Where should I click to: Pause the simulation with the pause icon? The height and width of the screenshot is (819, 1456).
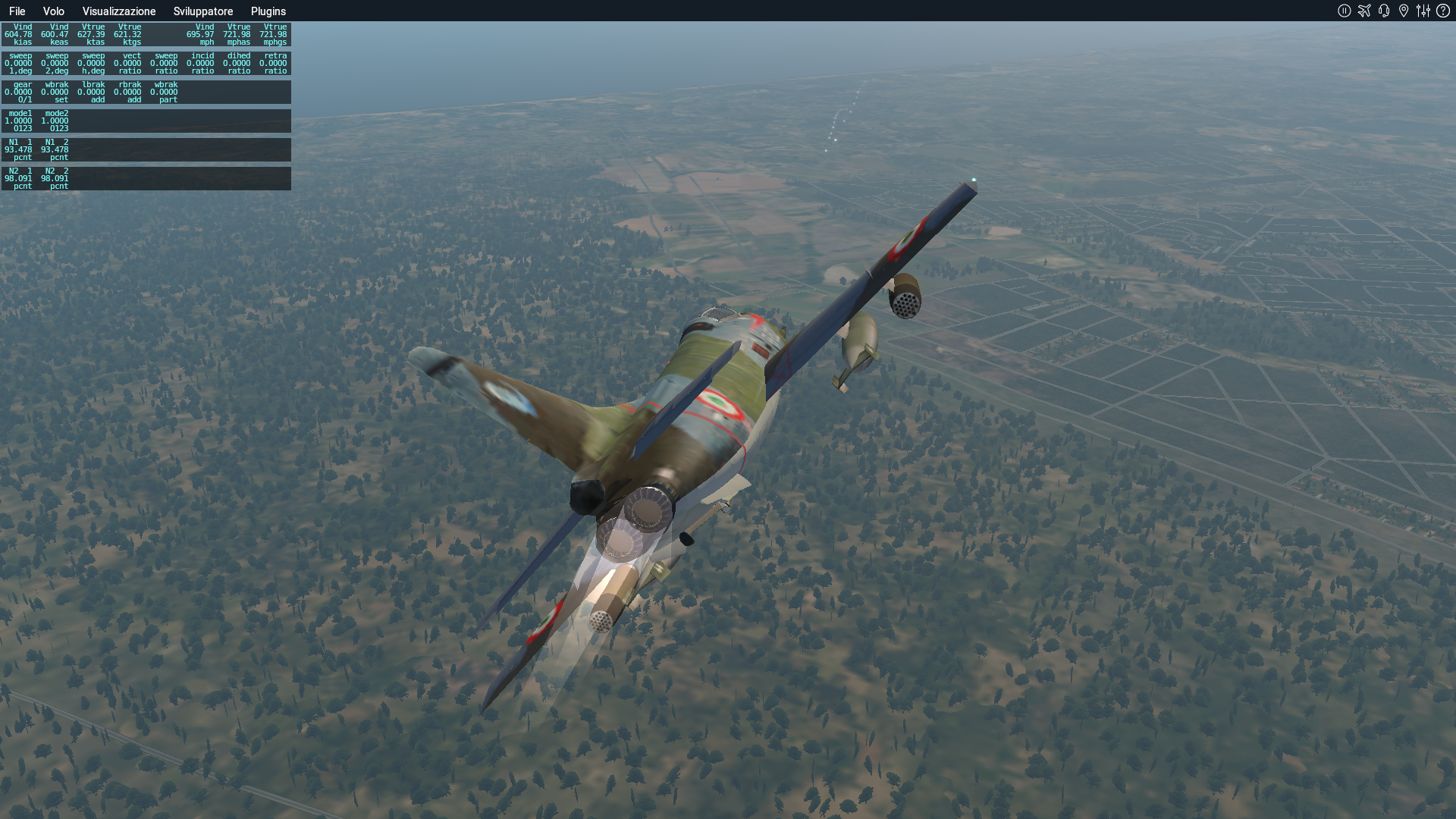coord(1345,11)
